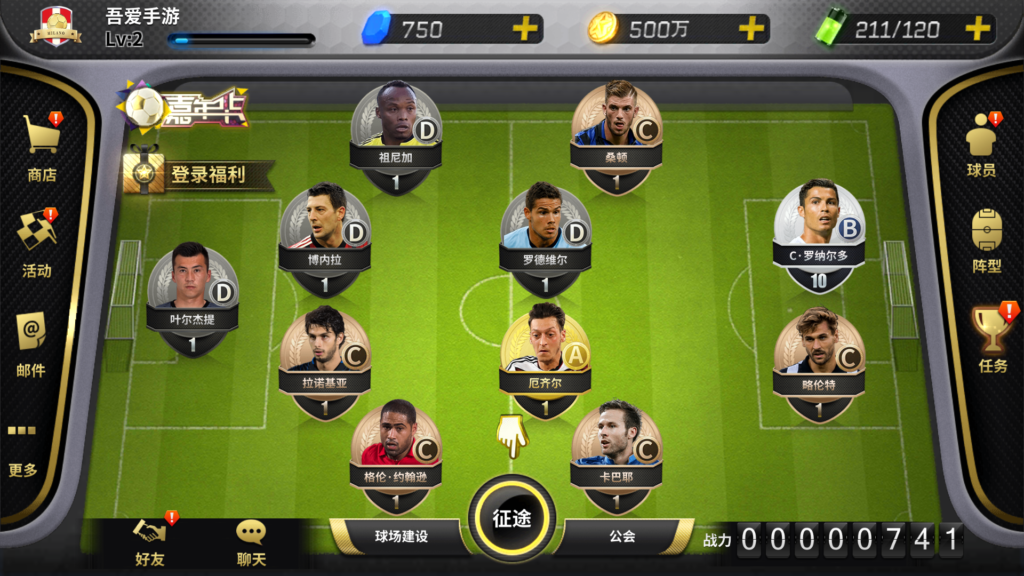Expand the 更多 more options
Image resolution: width=1024 pixels, height=576 pixels.
point(23,450)
